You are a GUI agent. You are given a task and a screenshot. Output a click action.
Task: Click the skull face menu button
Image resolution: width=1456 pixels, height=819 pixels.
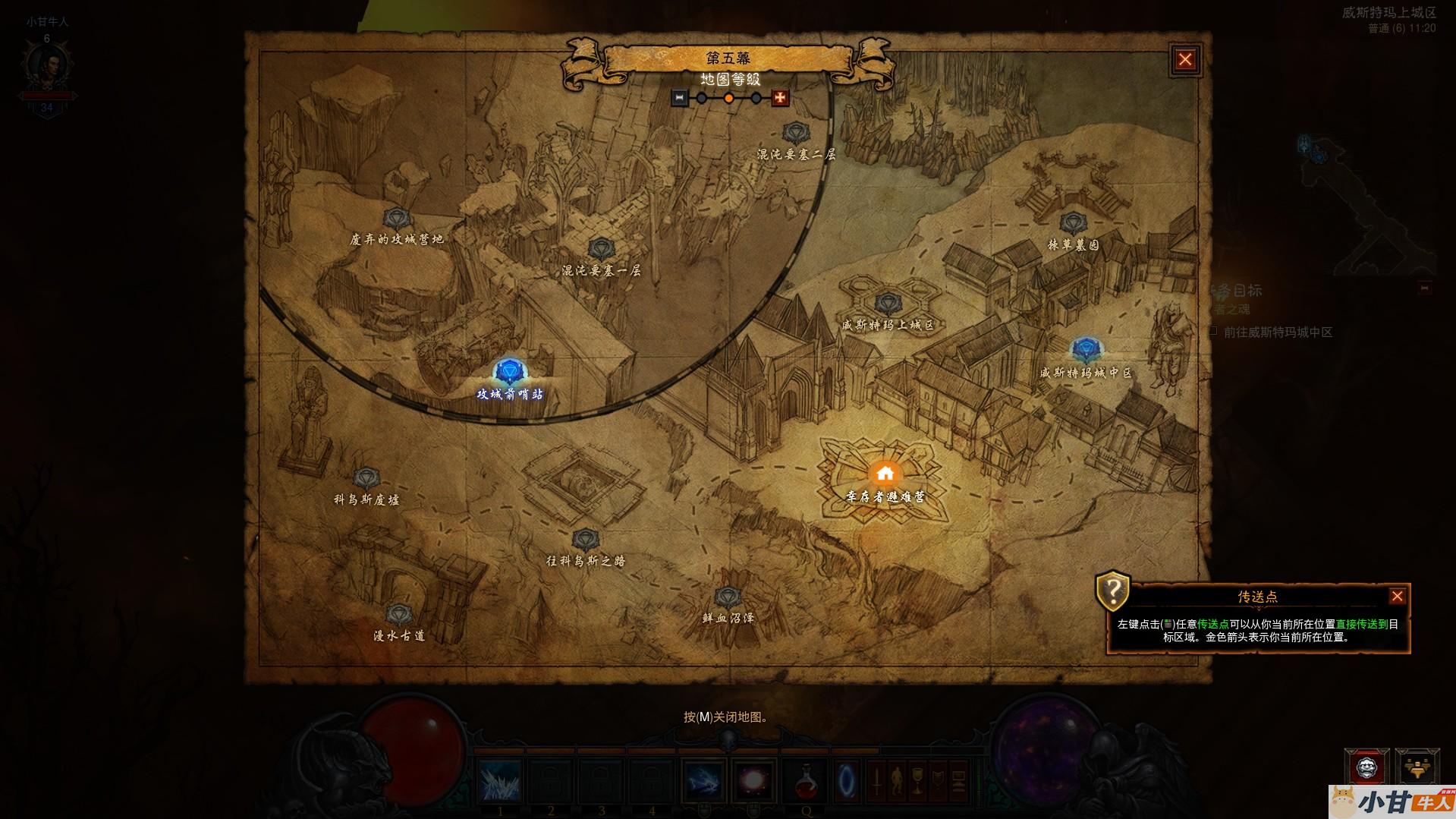[x=1366, y=768]
